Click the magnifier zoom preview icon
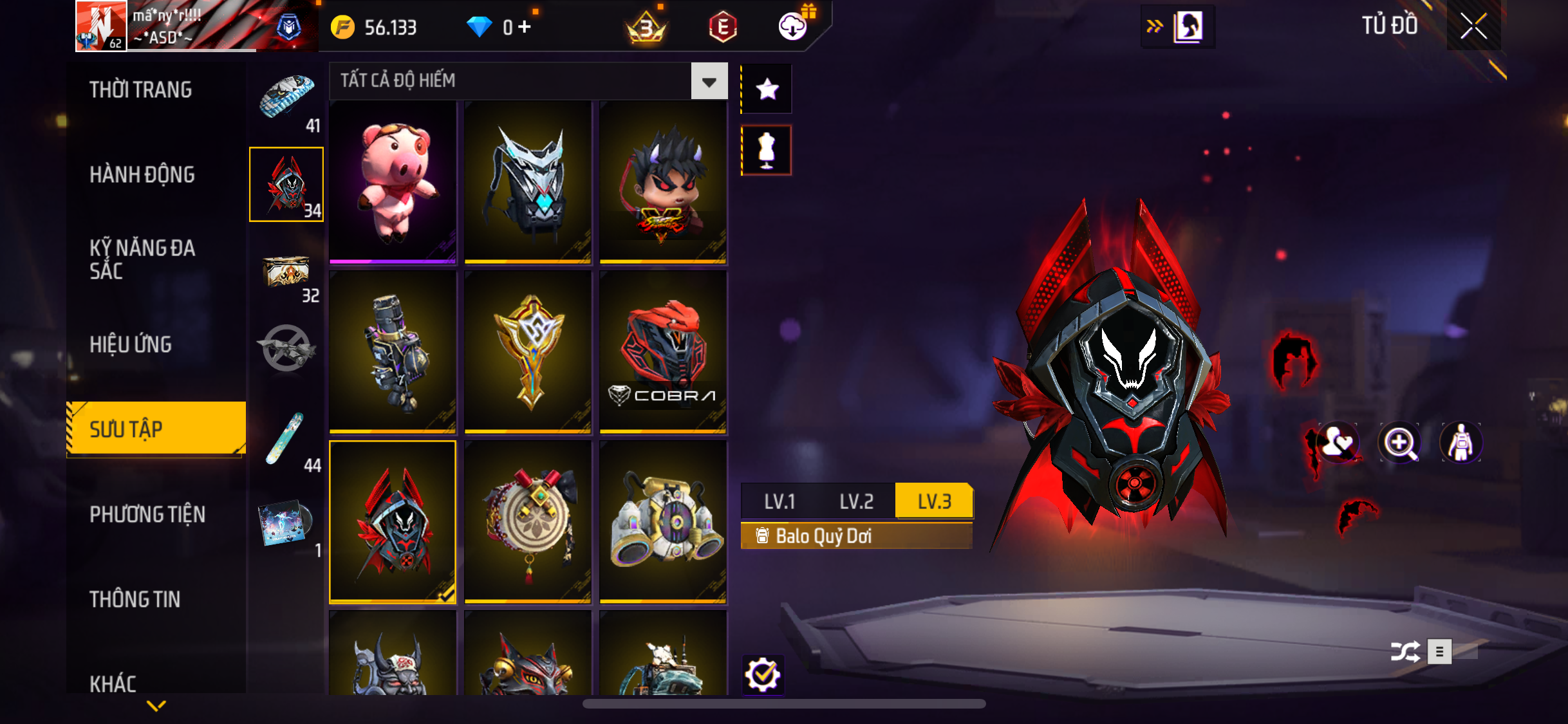The width and height of the screenshot is (1568, 724). 1399,443
